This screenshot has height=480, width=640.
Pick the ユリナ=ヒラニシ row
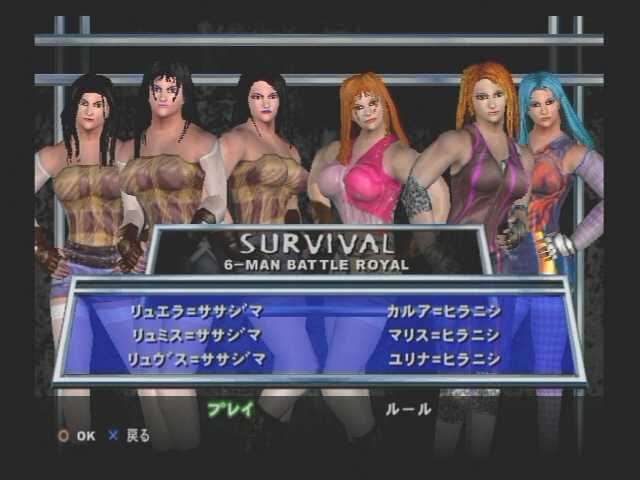[443, 360]
